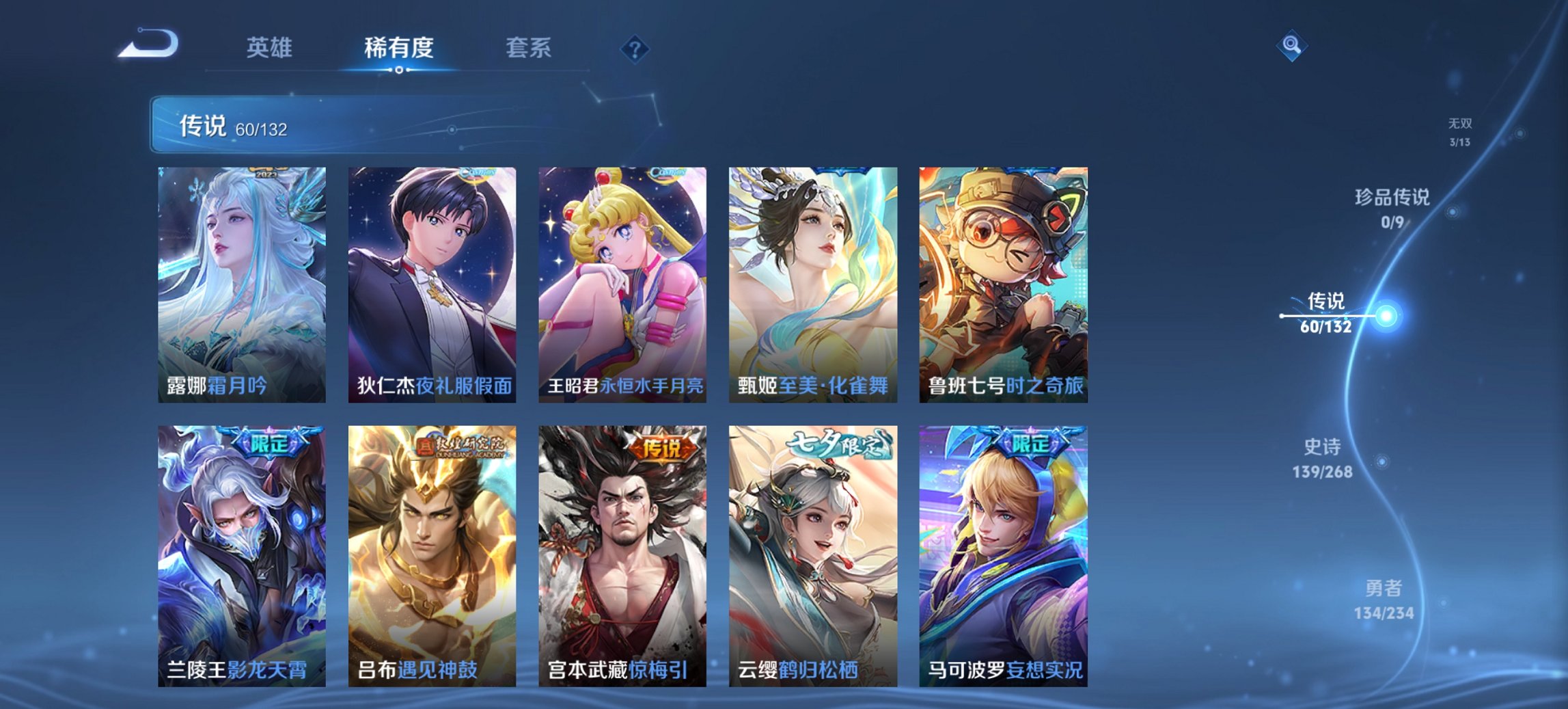Switch to the 英雄 tab
The image size is (1568, 709).
(x=271, y=48)
